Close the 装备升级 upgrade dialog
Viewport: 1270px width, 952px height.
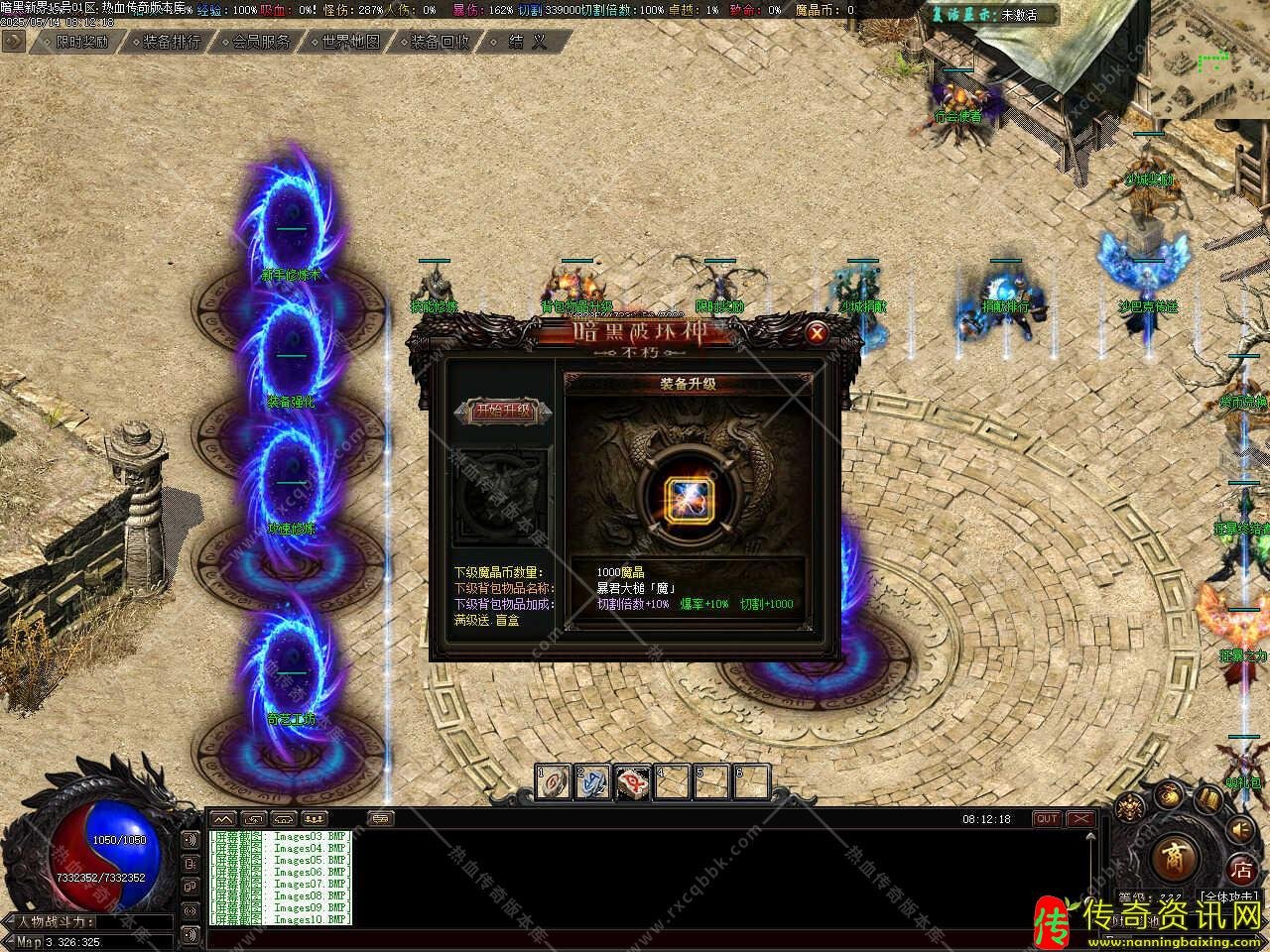817,333
